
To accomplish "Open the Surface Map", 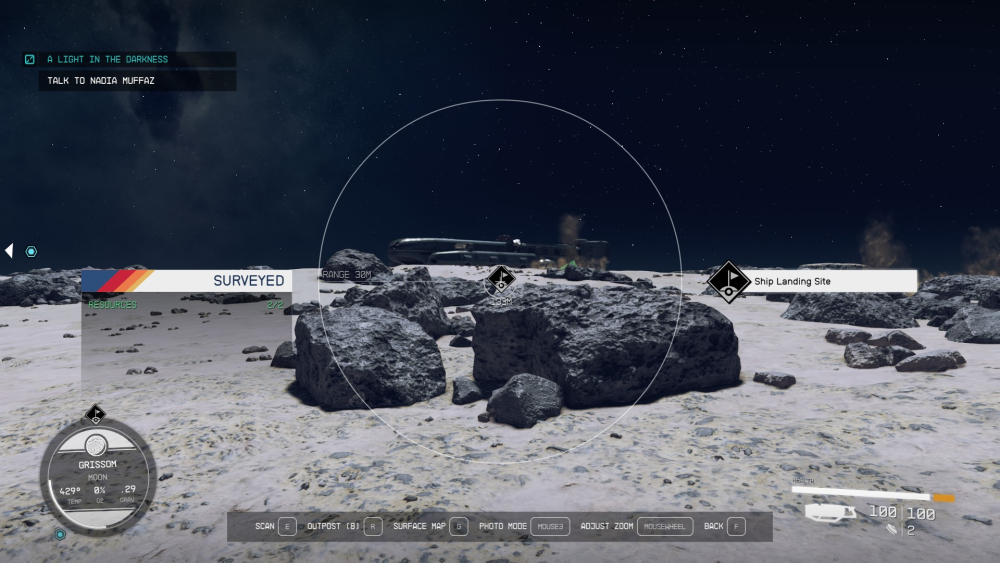I will coord(430,526).
